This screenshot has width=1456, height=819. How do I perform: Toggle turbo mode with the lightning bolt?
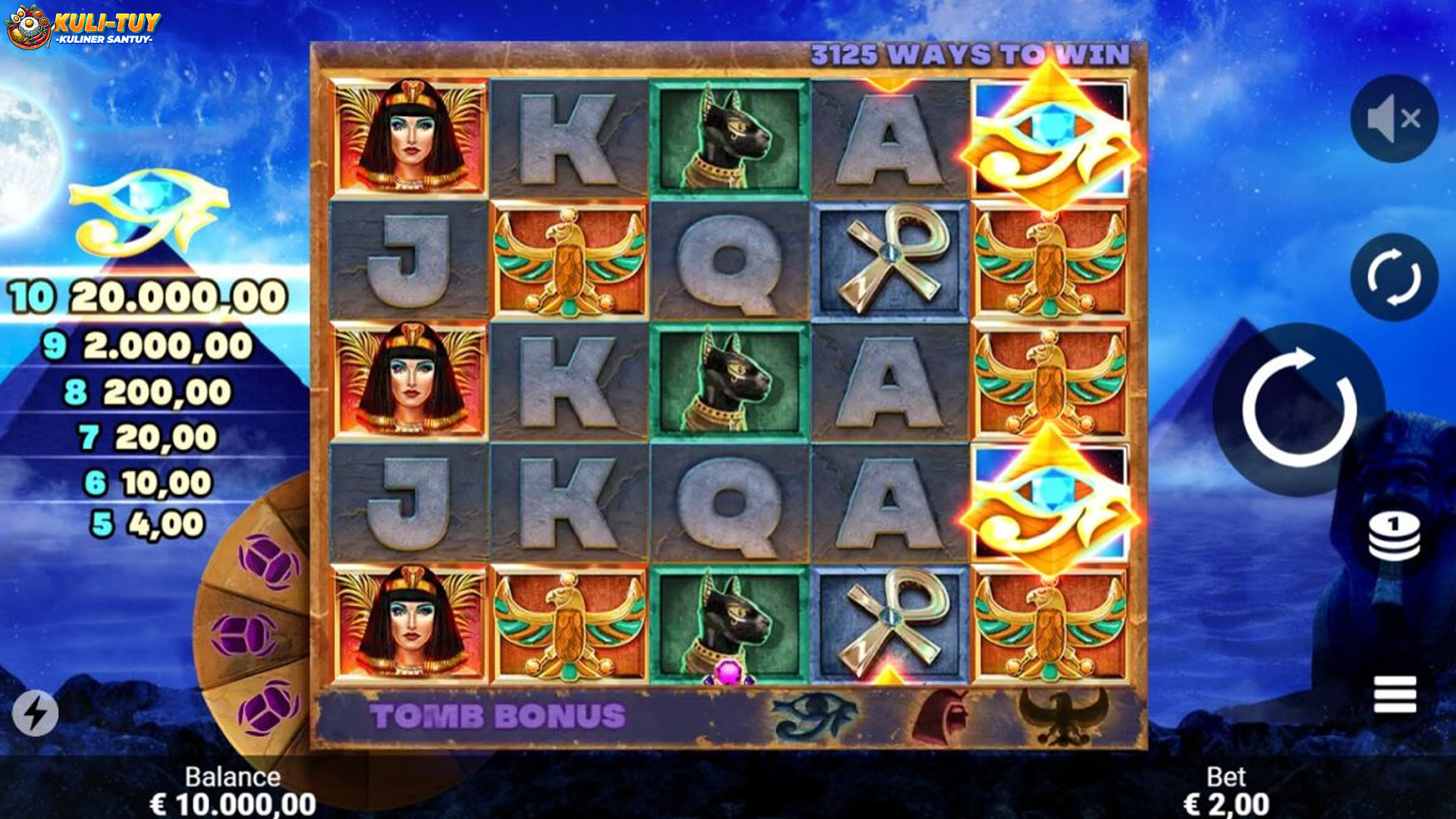tap(35, 713)
